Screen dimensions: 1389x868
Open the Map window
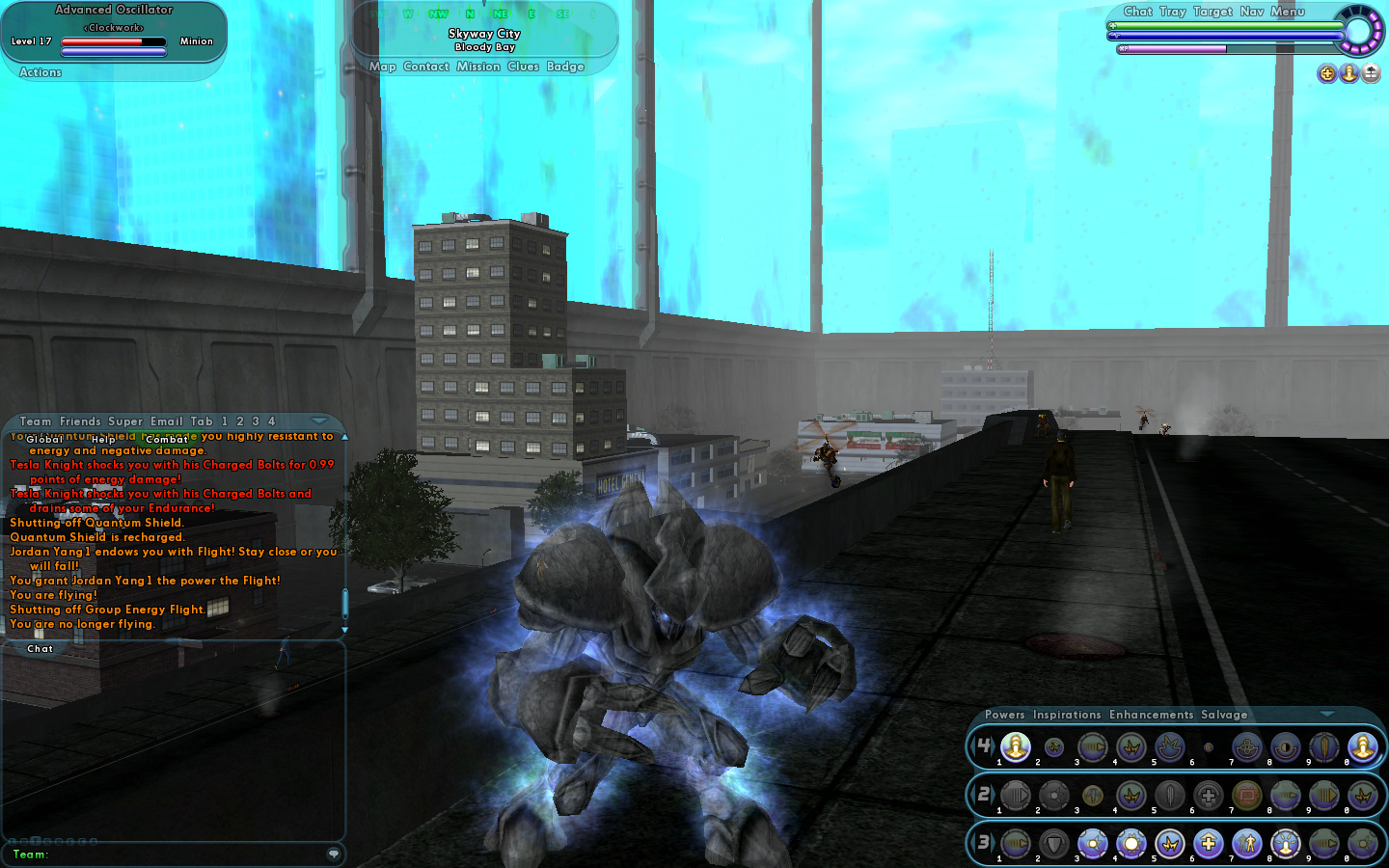[382, 67]
